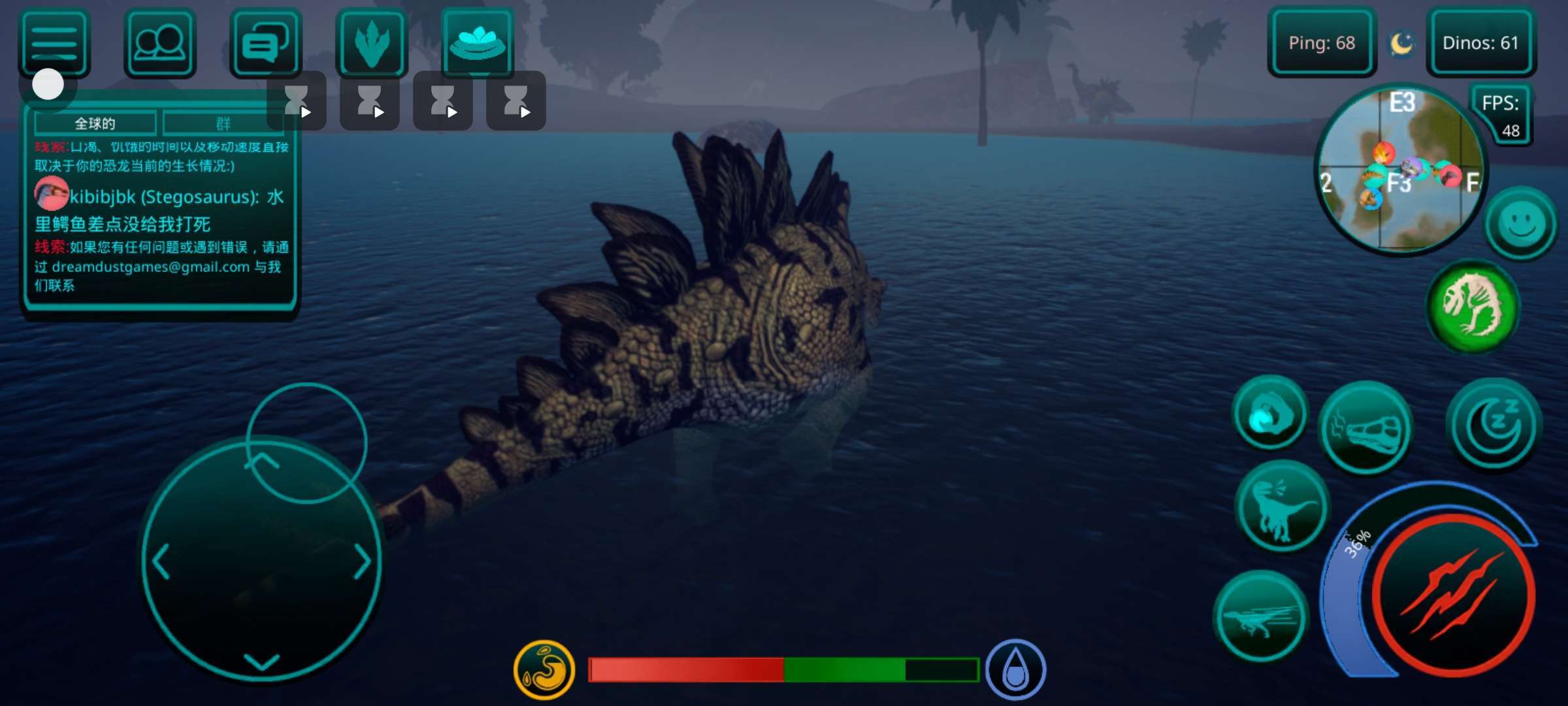1568x706 pixels.
Task: Tap the dinosaur footprint icon
Action: [372, 43]
